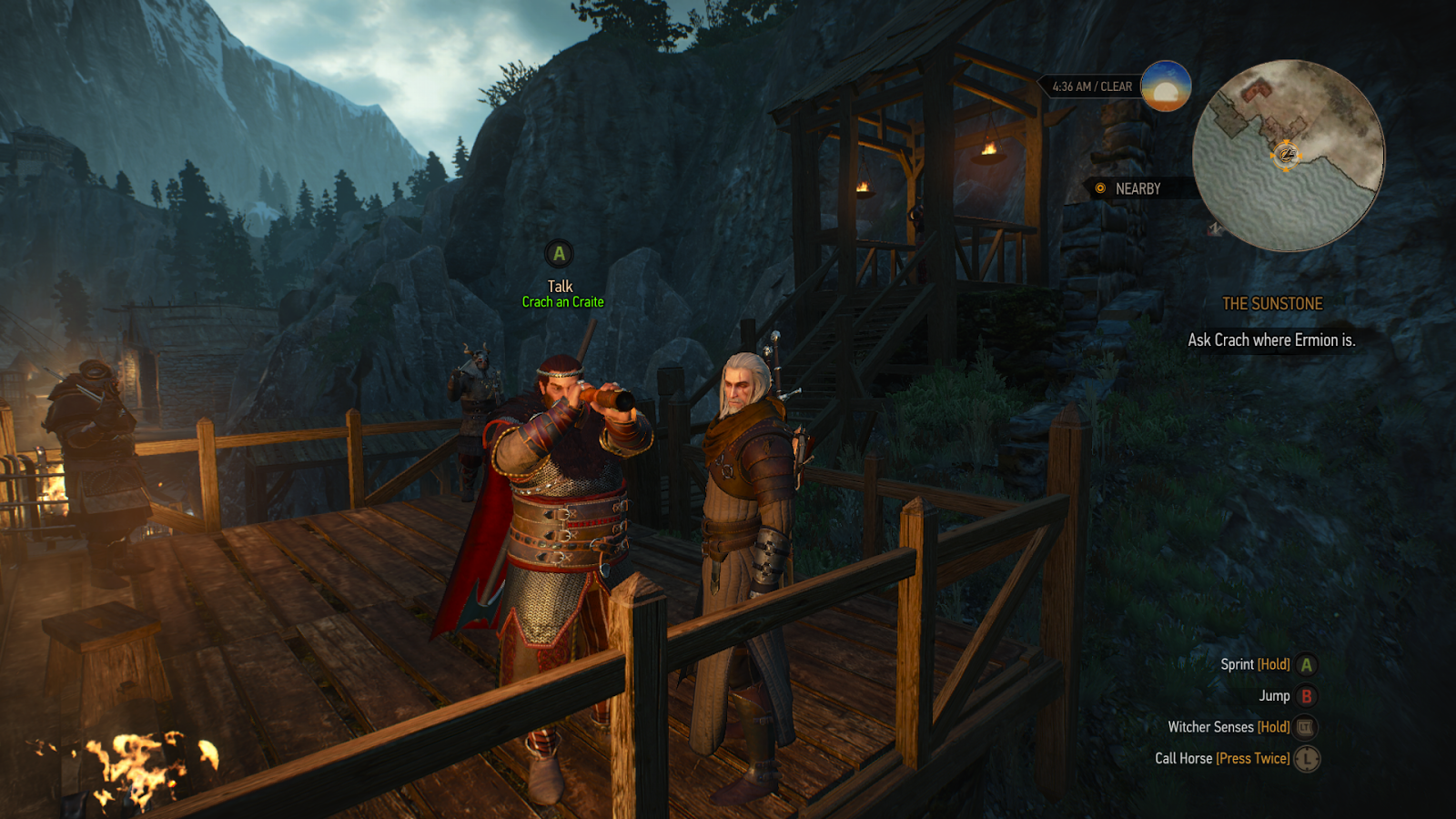Screen dimensions: 1456x819
Task: Open the circular minimap
Action: (x=1289, y=156)
